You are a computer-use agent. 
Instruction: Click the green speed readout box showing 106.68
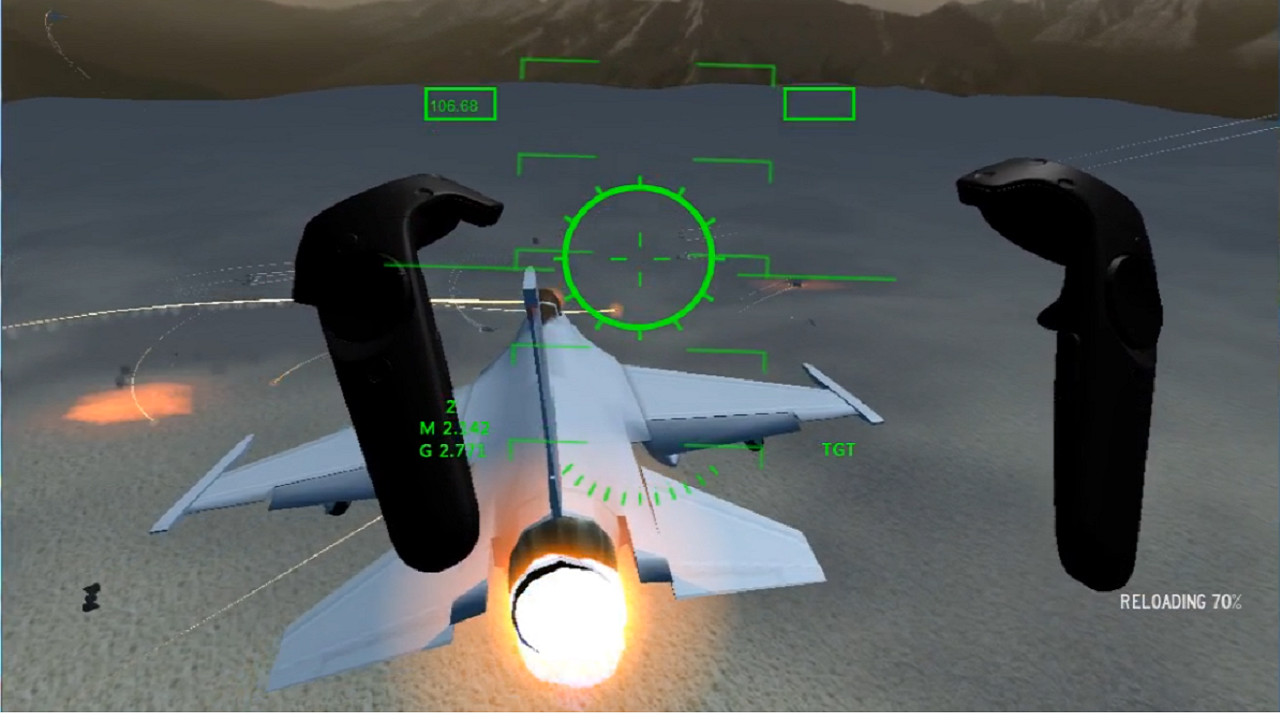pyautogui.click(x=460, y=104)
